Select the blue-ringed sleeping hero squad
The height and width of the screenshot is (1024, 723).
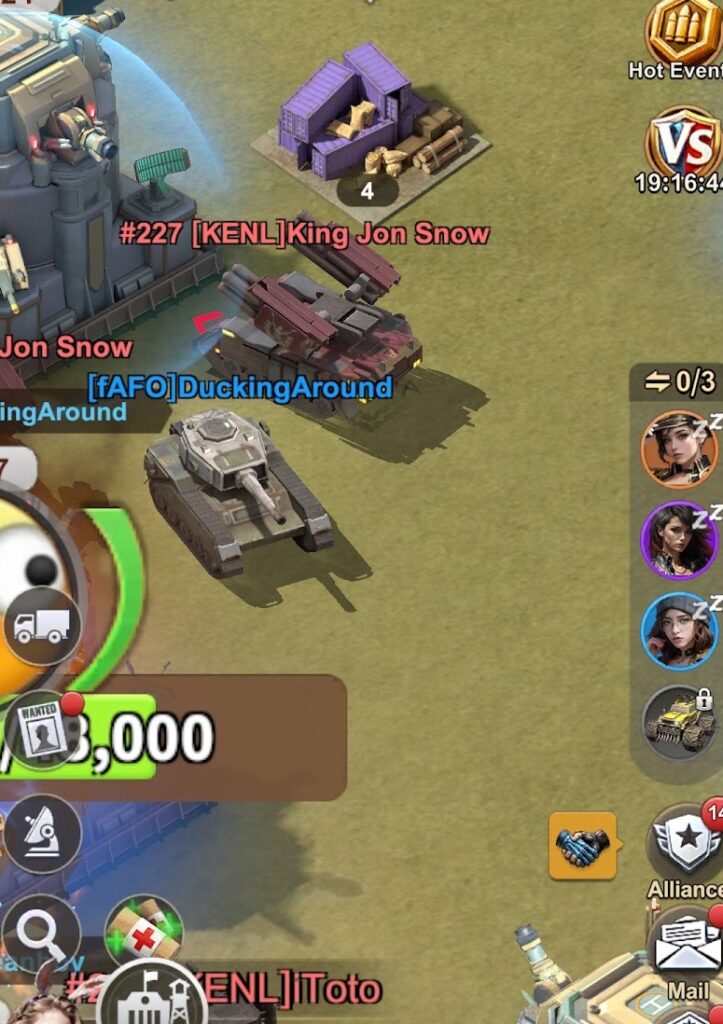[x=679, y=631]
